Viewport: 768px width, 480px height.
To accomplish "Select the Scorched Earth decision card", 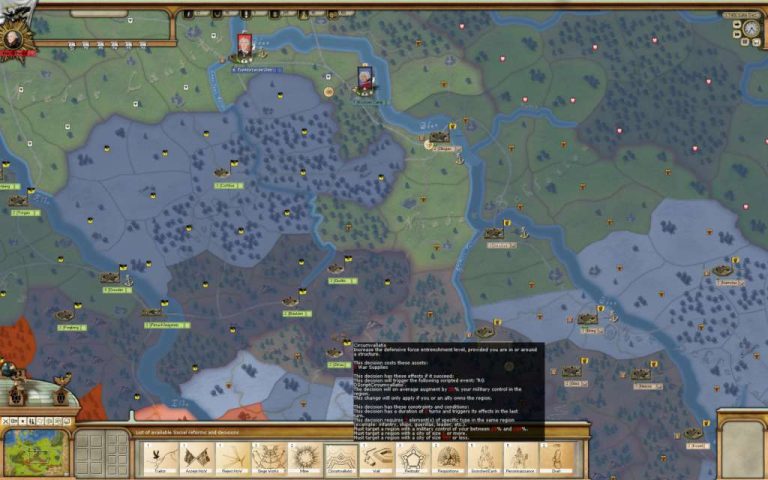I will click(x=484, y=458).
